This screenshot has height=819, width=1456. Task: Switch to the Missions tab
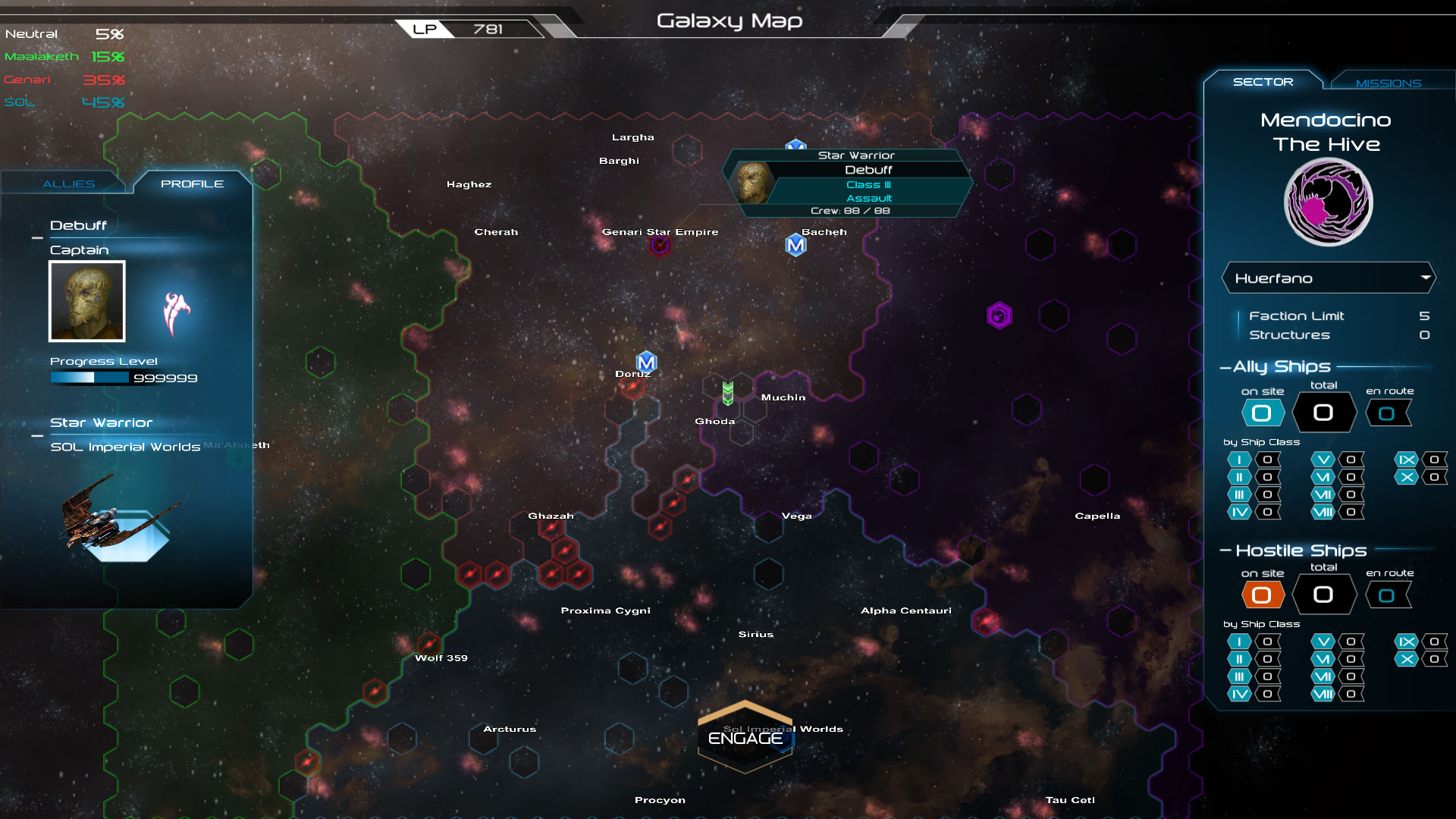coord(1390,83)
